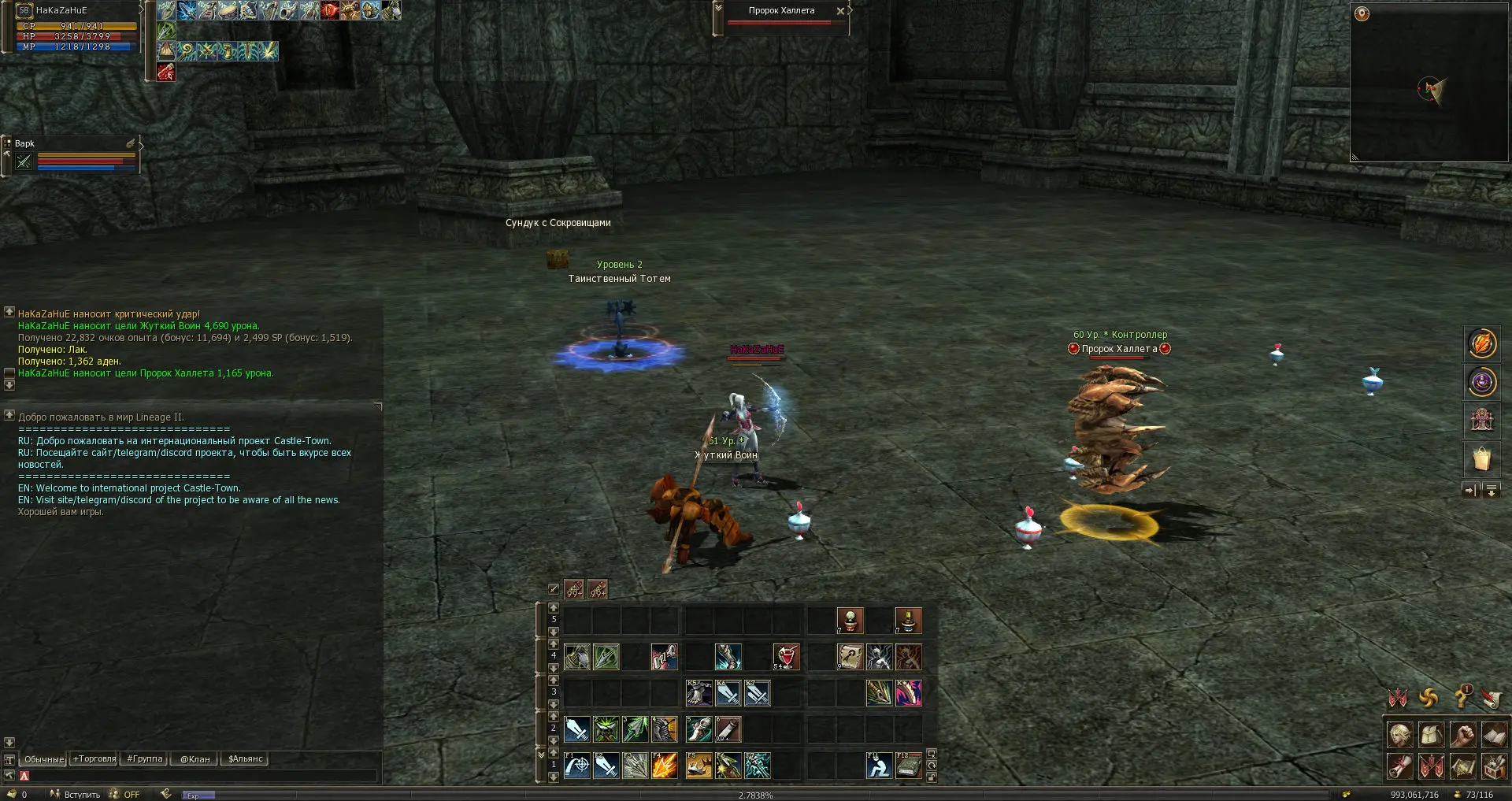Select the @Клан chat tab
This screenshot has height=801, width=1512.
coord(195,759)
